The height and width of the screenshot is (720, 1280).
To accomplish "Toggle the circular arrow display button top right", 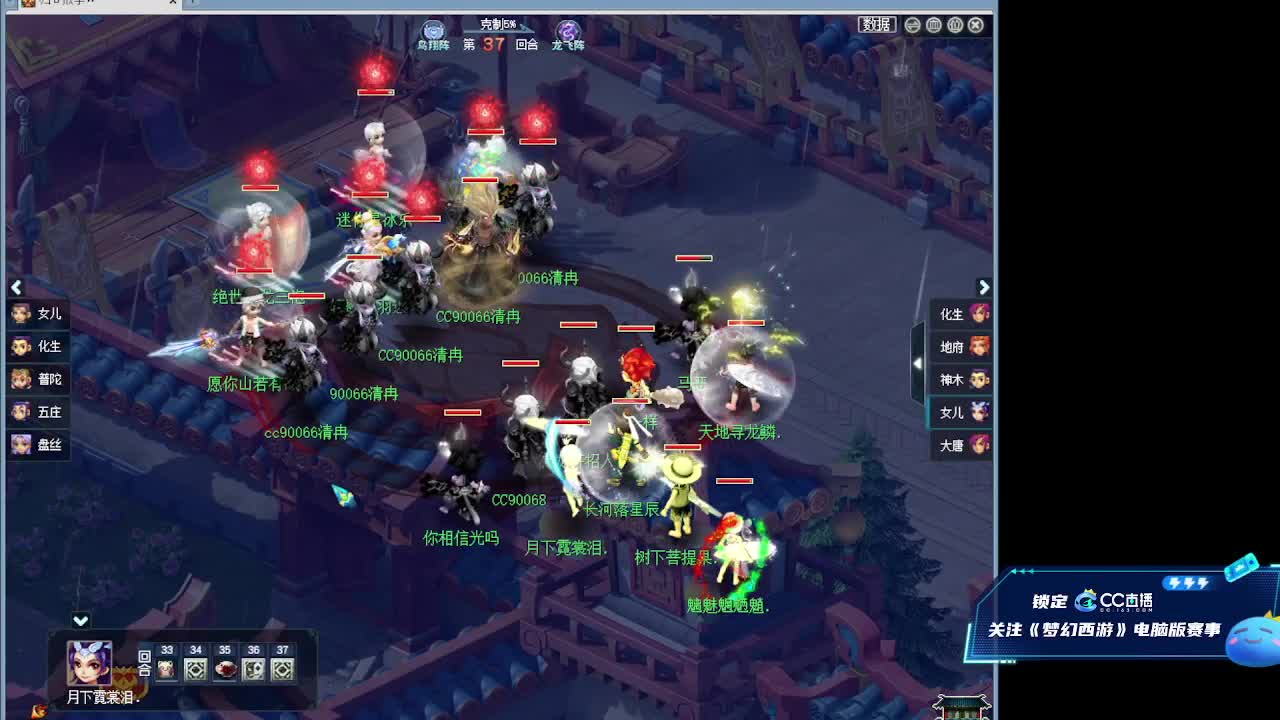I will coord(911,25).
